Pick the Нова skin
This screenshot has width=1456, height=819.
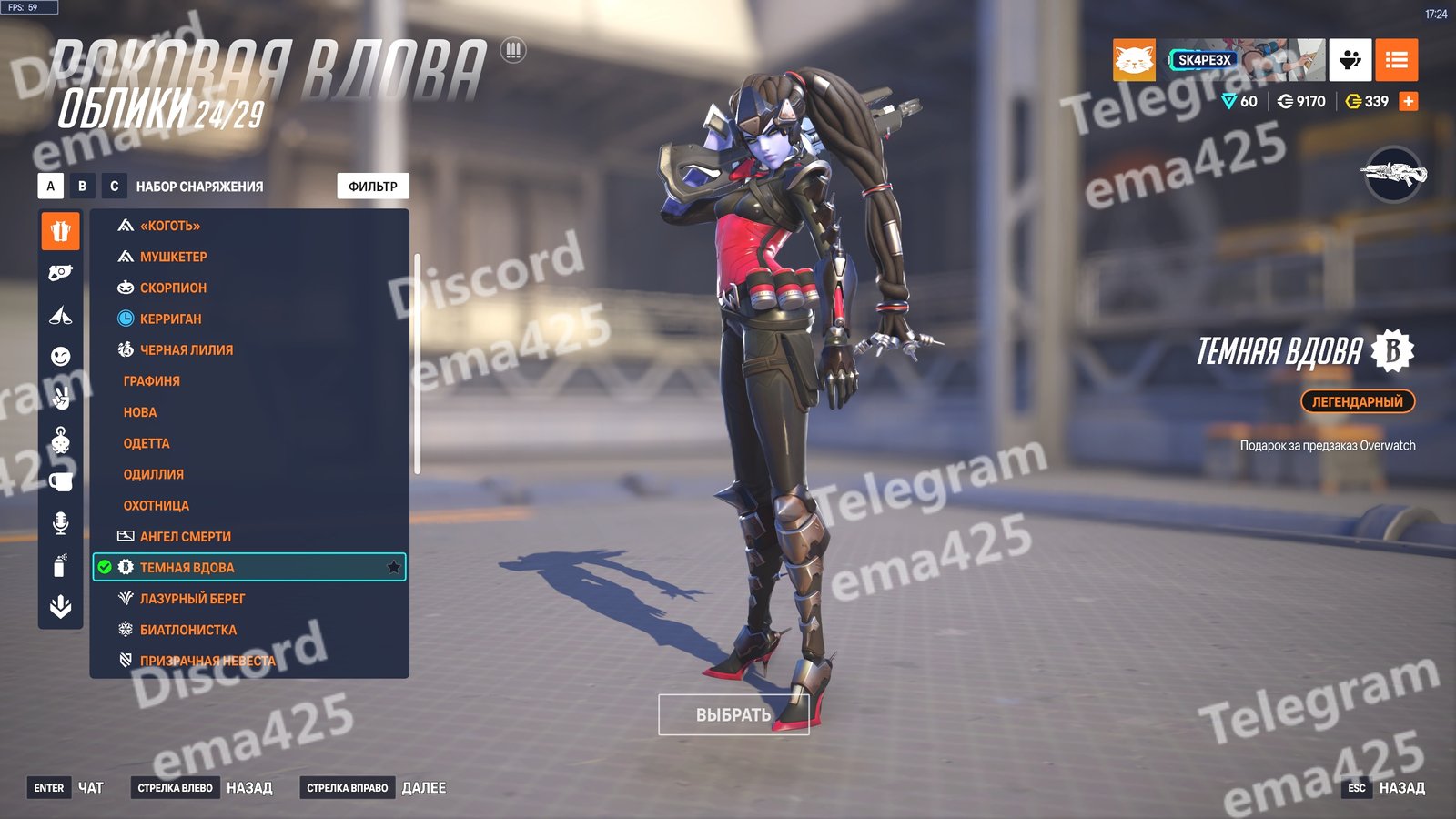(140, 412)
